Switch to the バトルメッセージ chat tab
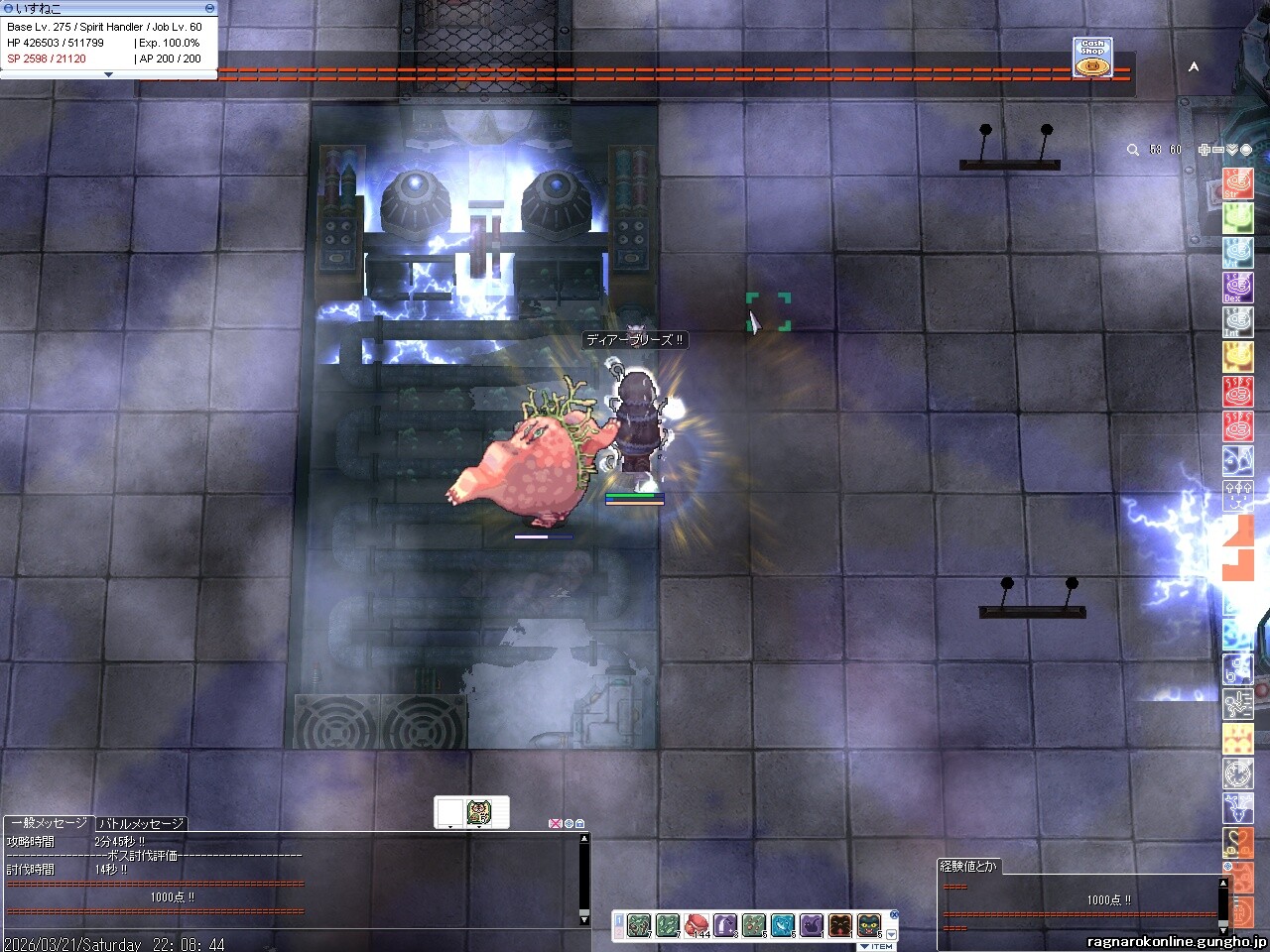This screenshot has width=1270, height=952. (x=141, y=823)
